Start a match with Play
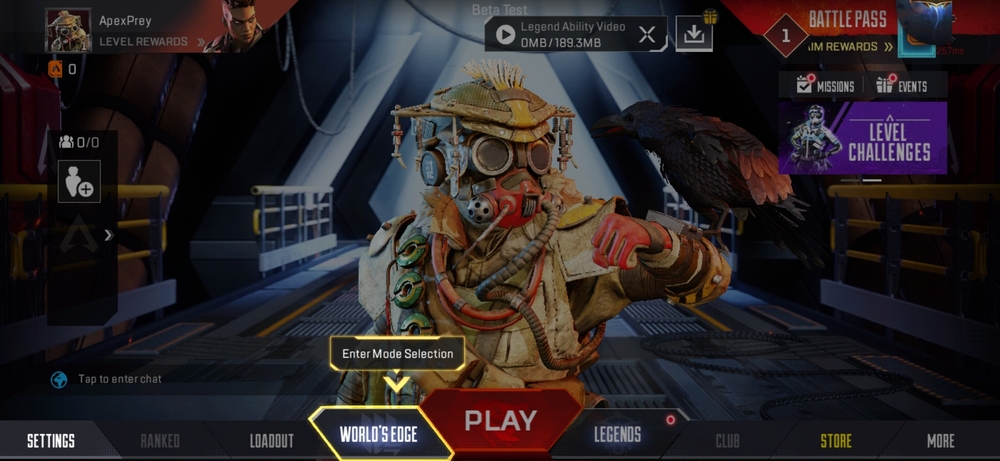This screenshot has width=1000, height=461. tap(500, 421)
